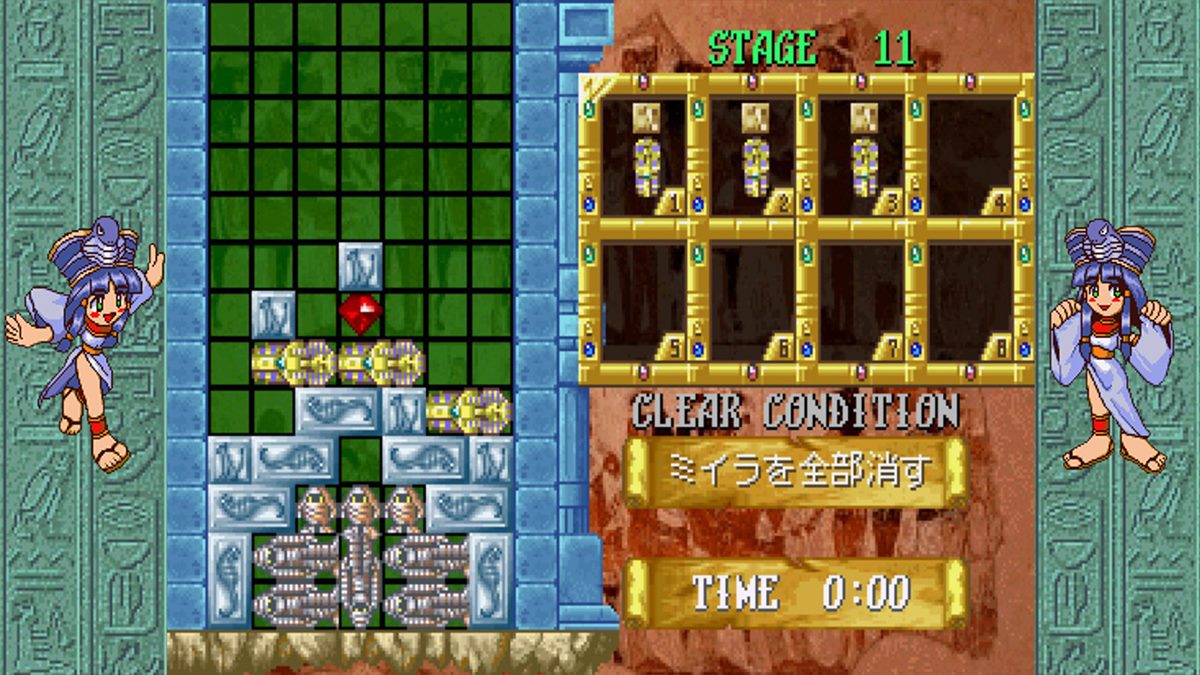1200x675 pixels.
Task: Click the red ruby gem on the board
Action: click(x=360, y=313)
